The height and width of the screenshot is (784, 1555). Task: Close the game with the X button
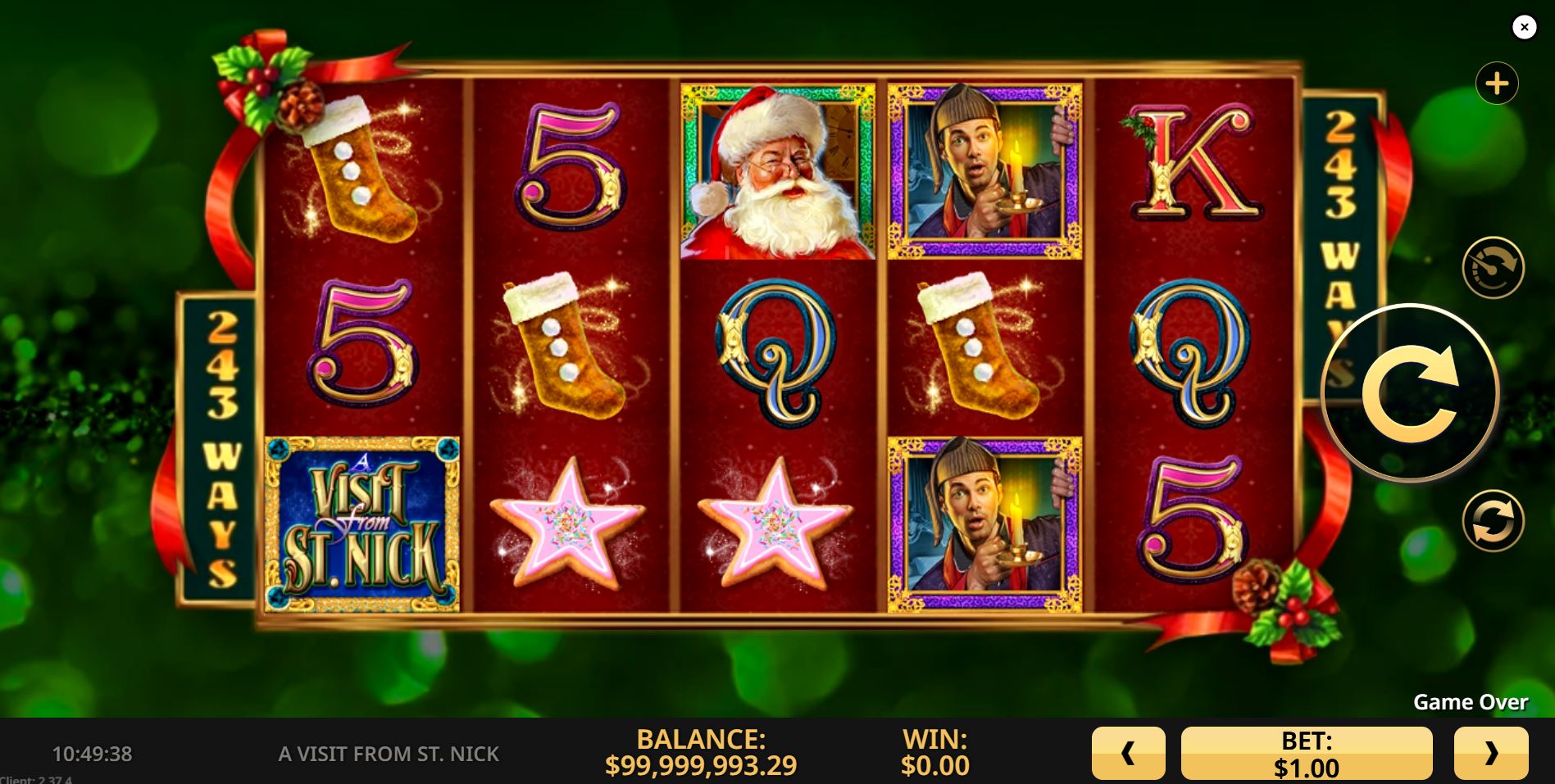(1524, 27)
